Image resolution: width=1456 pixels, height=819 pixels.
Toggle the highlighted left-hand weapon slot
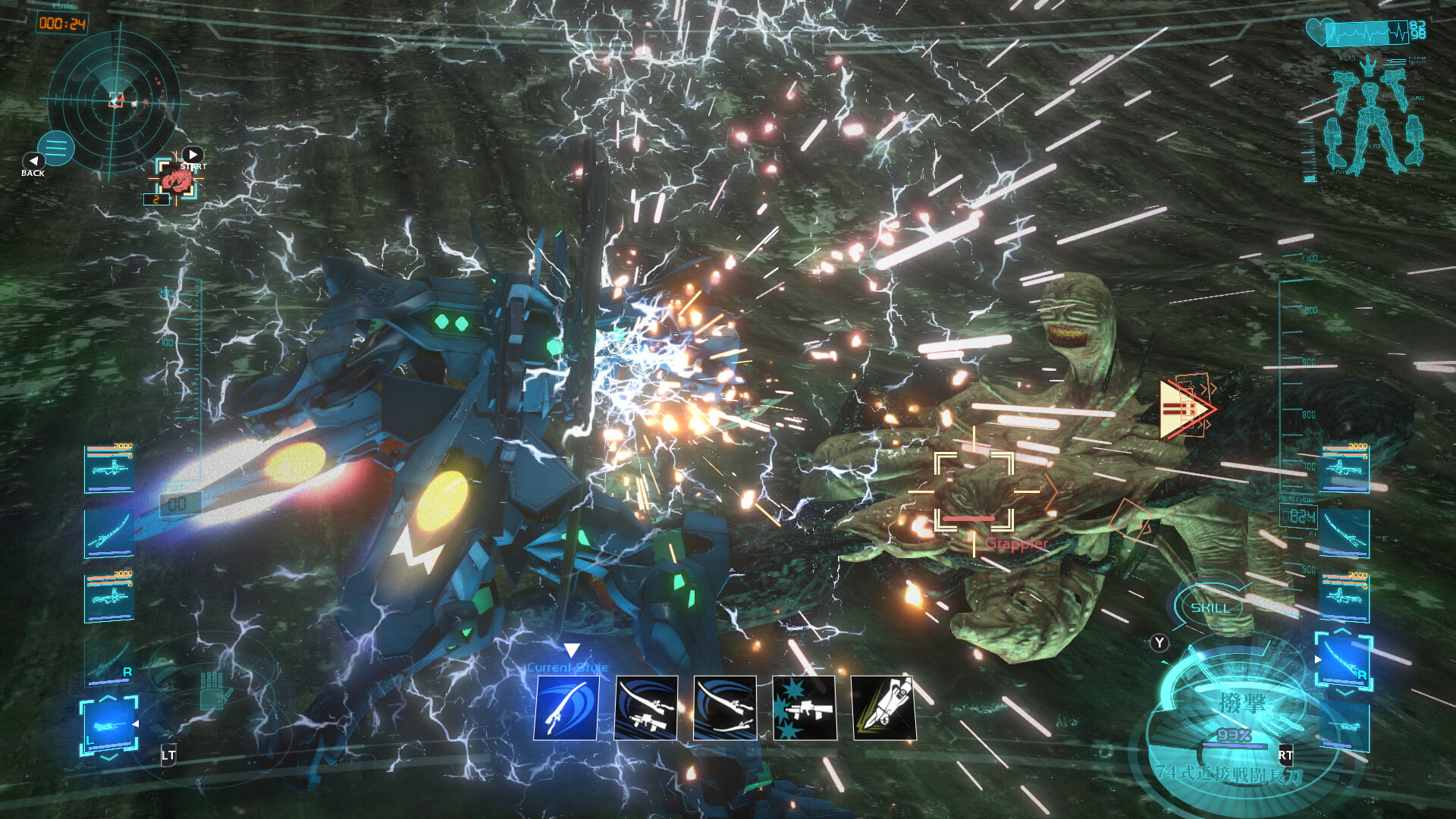(x=110, y=726)
